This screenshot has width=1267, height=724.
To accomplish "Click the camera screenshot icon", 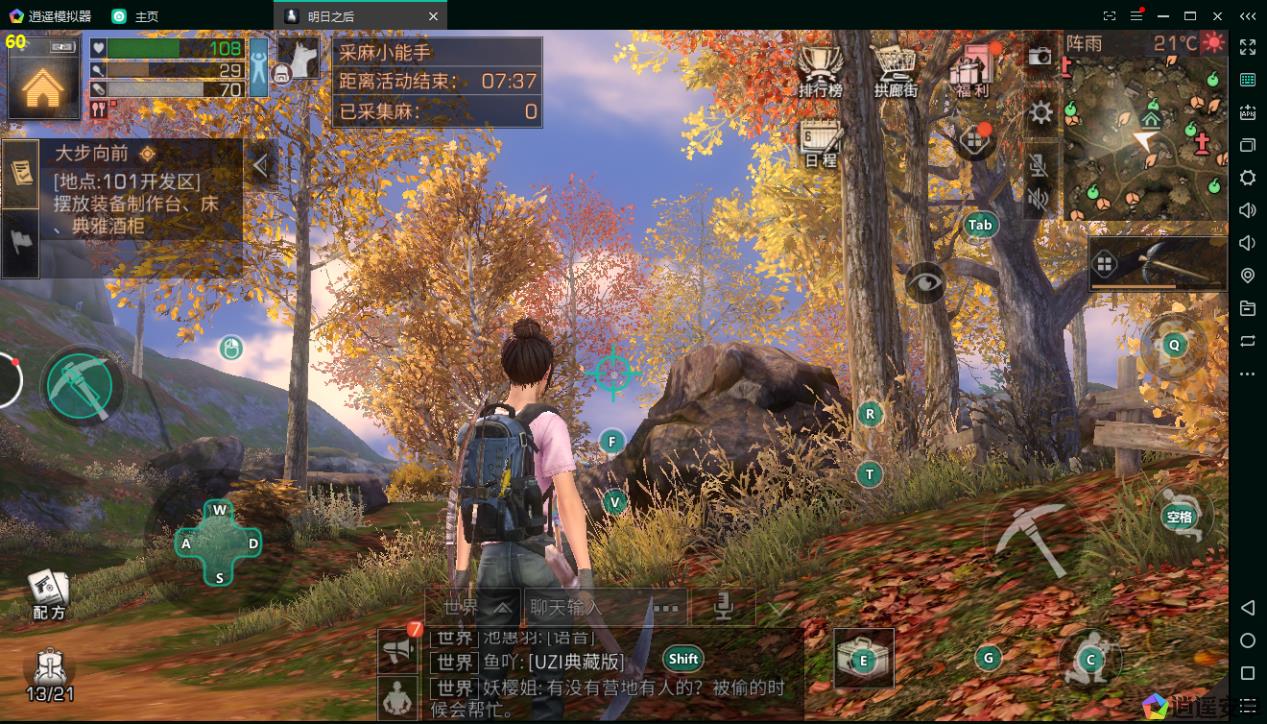I will [x=1040, y=56].
